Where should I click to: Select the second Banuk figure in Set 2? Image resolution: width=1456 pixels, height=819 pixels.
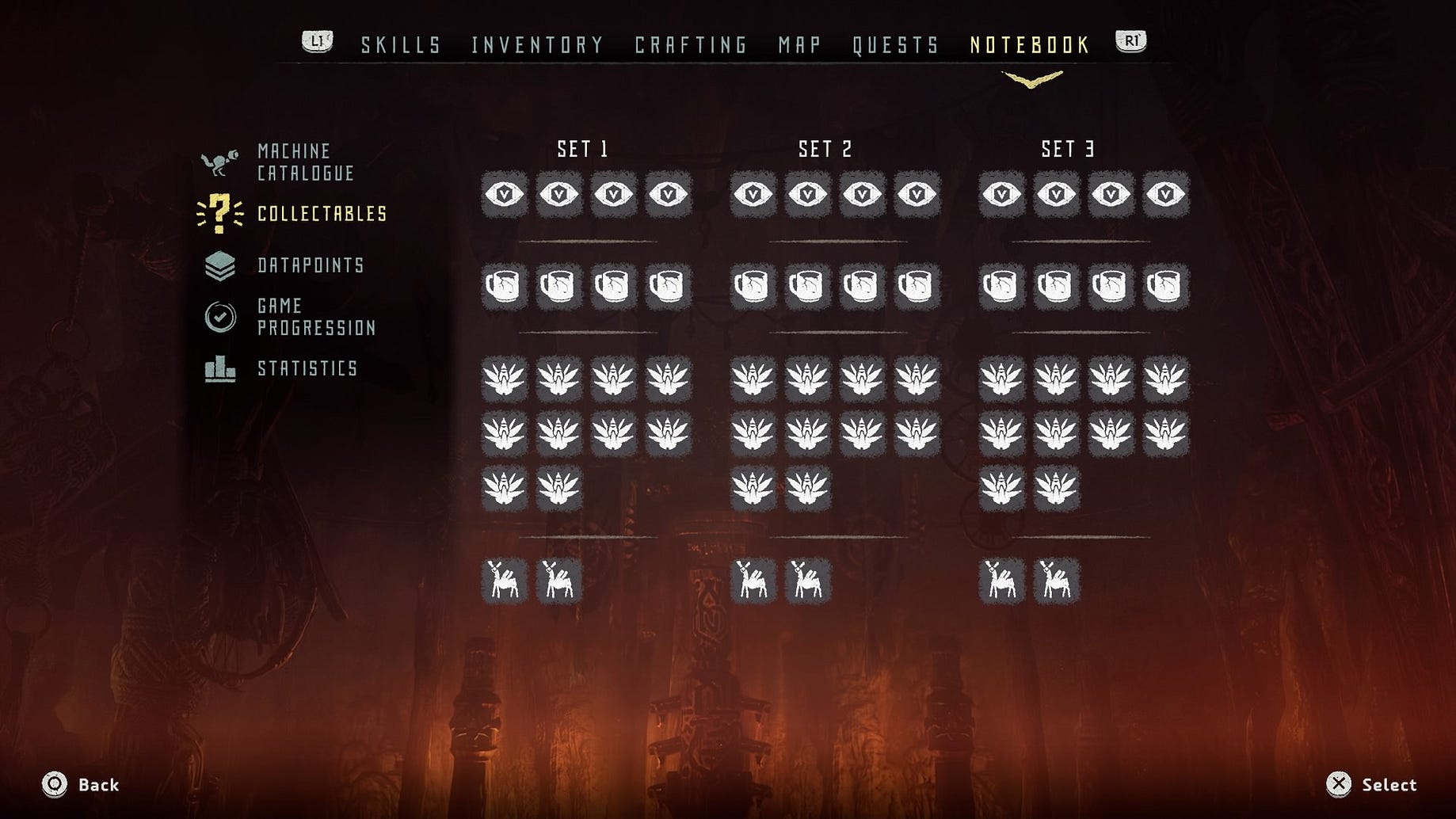[808, 581]
